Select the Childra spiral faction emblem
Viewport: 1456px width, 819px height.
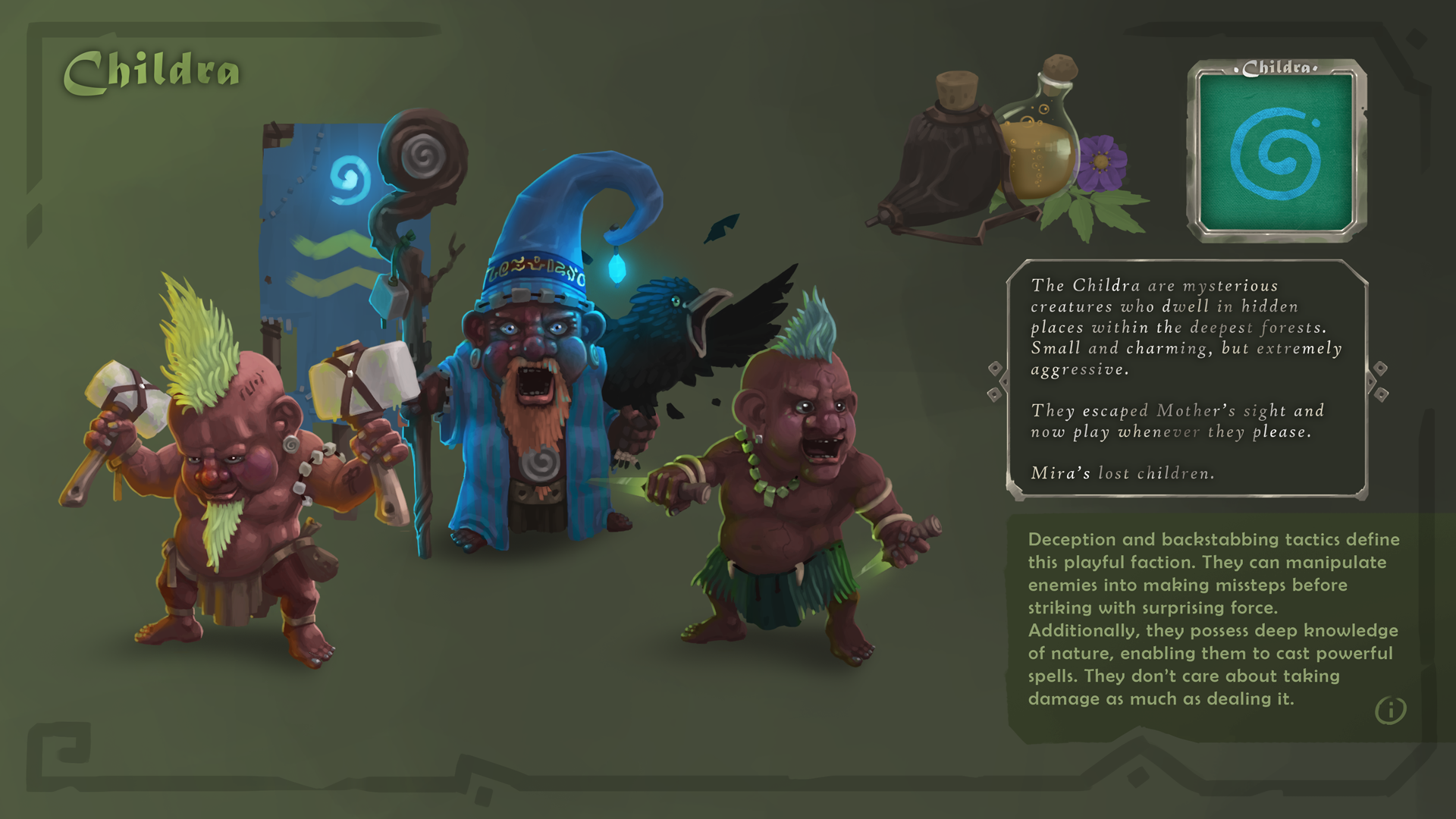point(1275,154)
